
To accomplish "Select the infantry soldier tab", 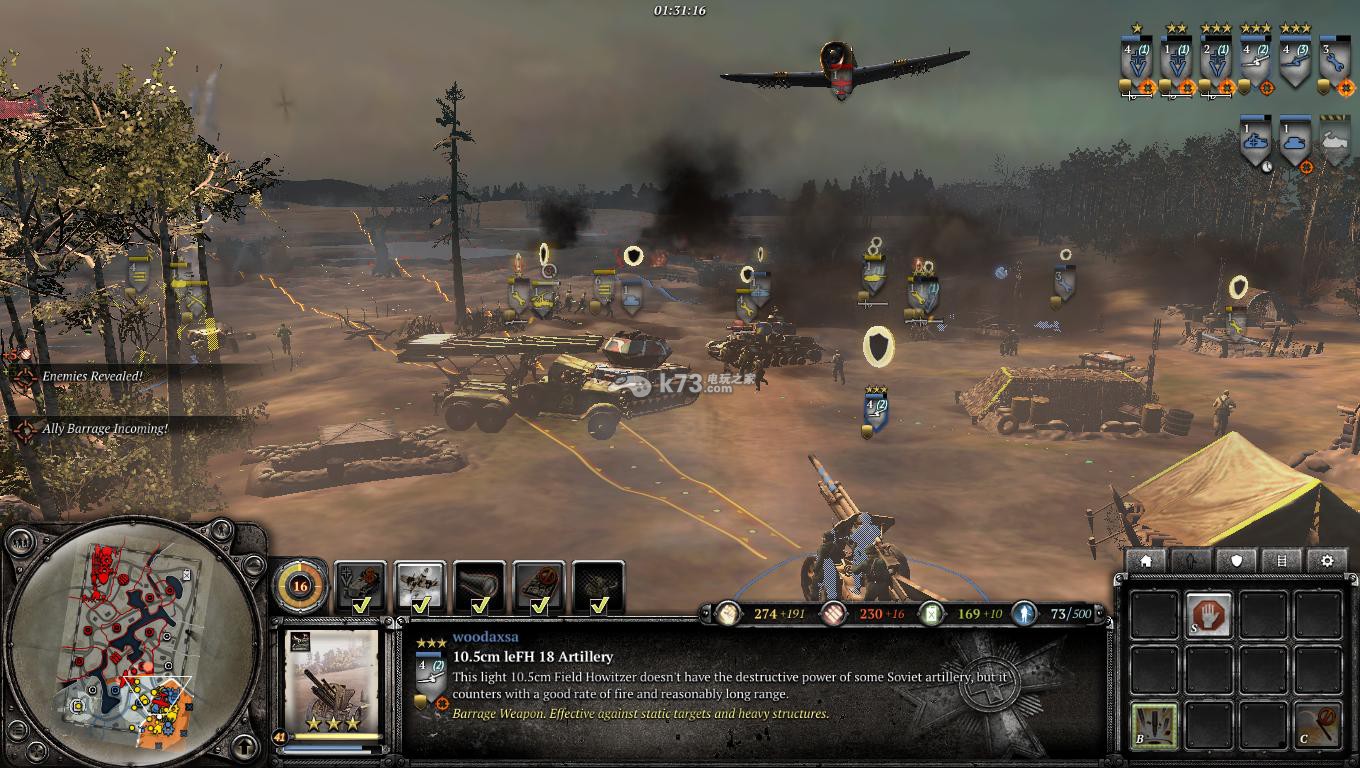I will click(1191, 561).
